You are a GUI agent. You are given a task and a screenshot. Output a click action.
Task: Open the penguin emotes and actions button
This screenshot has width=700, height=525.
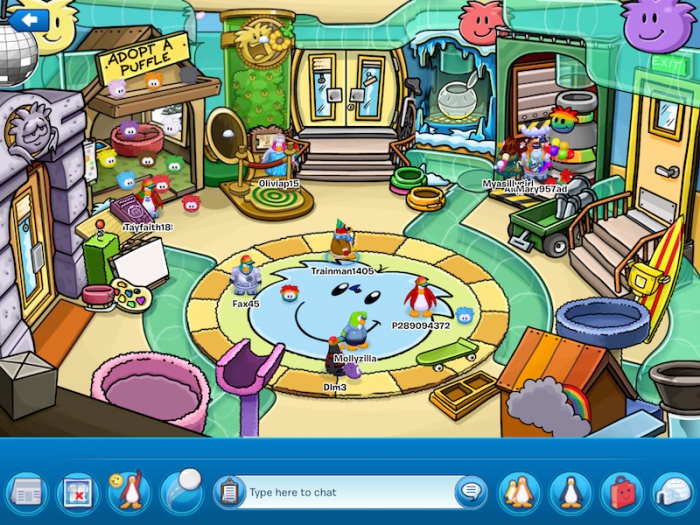[x=128, y=492]
